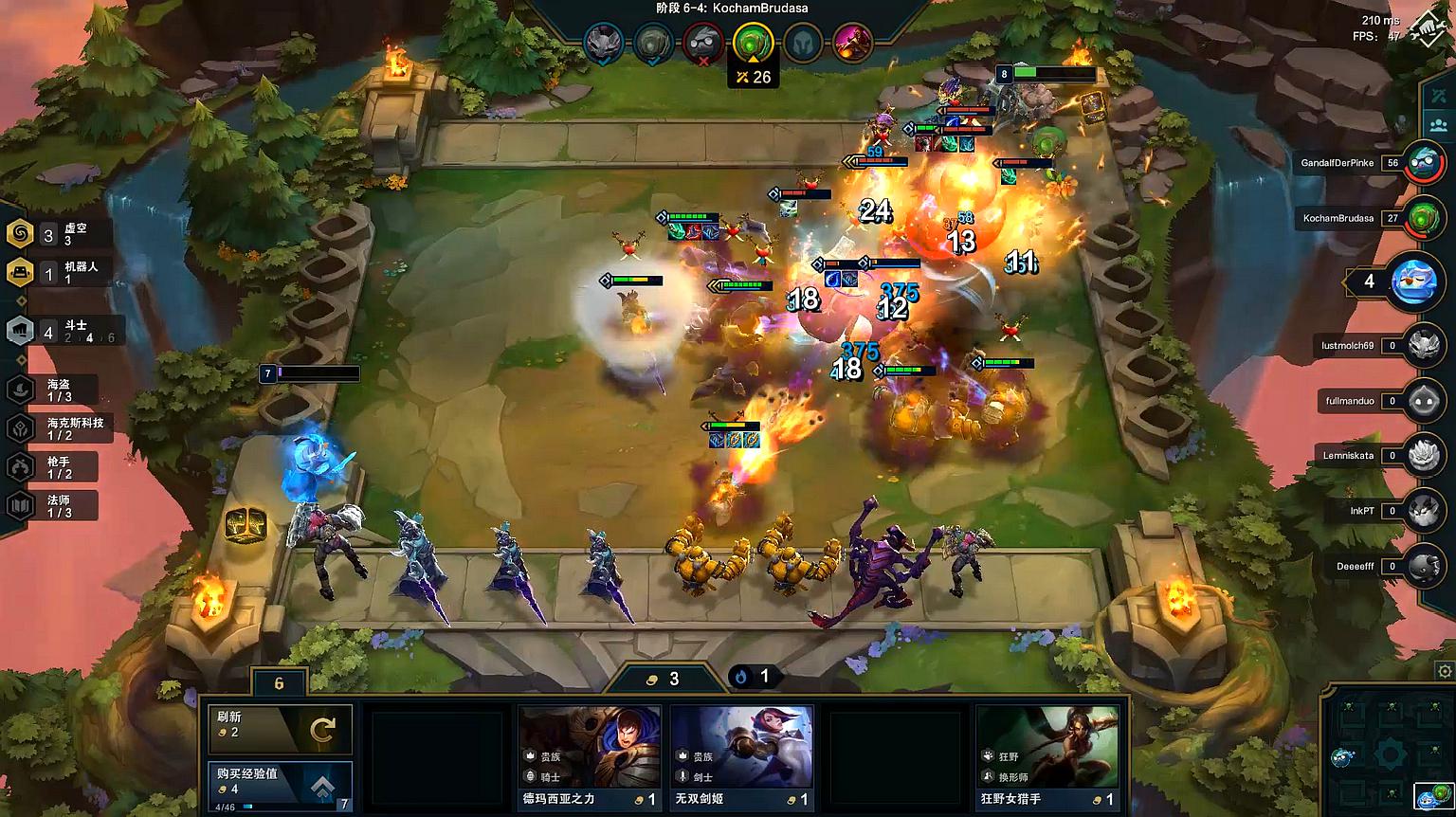1456x817 pixels.
Task: Select KochamBrudasa in the player list
Action: [x=1422, y=218]
